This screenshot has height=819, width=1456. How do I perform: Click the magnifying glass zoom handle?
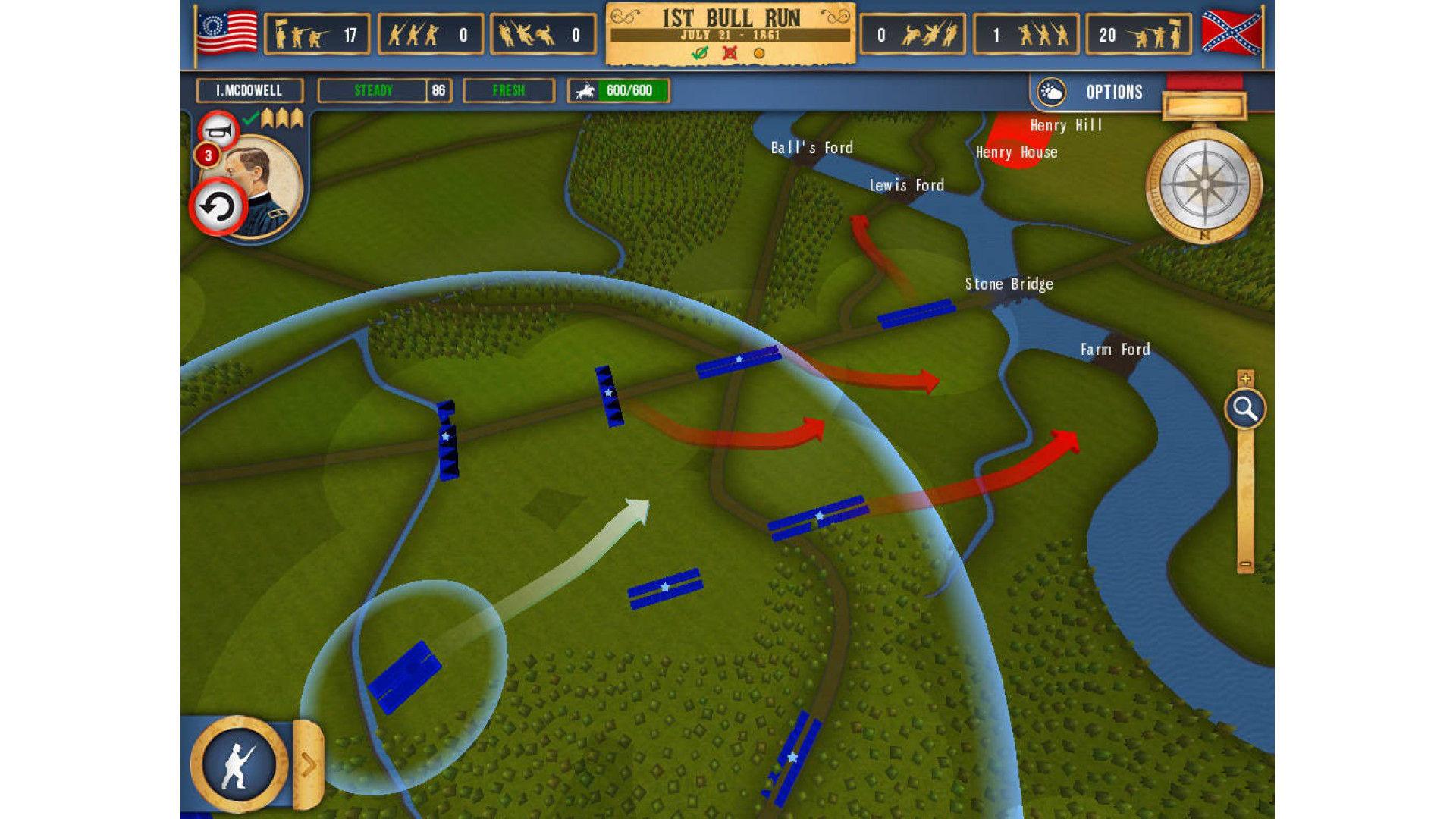click(1244, 409)
